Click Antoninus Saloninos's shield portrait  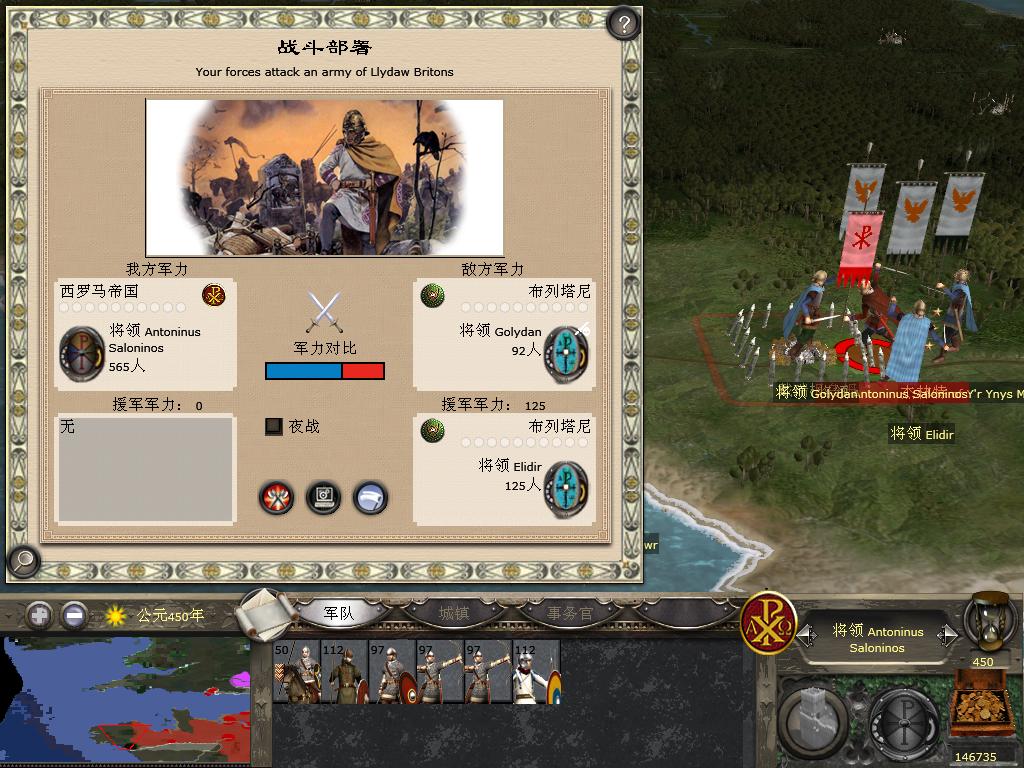click(x=81, y=353)
